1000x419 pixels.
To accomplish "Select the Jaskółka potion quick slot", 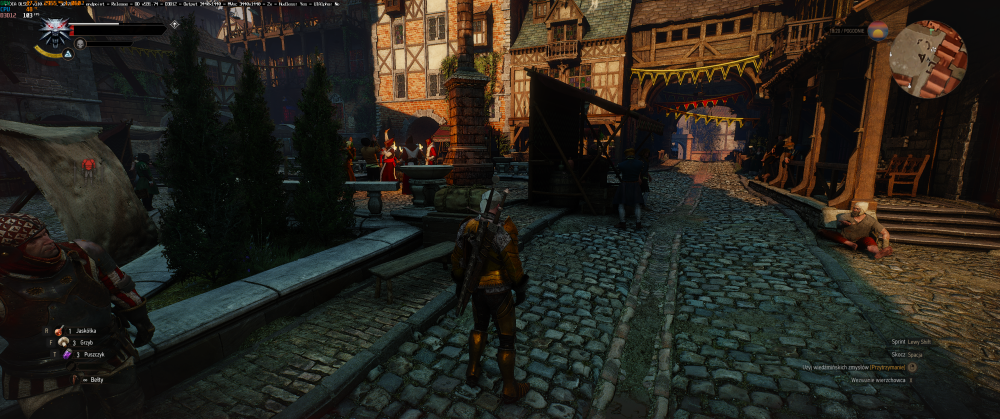I will pyautogui.click(x=60, y=330).
